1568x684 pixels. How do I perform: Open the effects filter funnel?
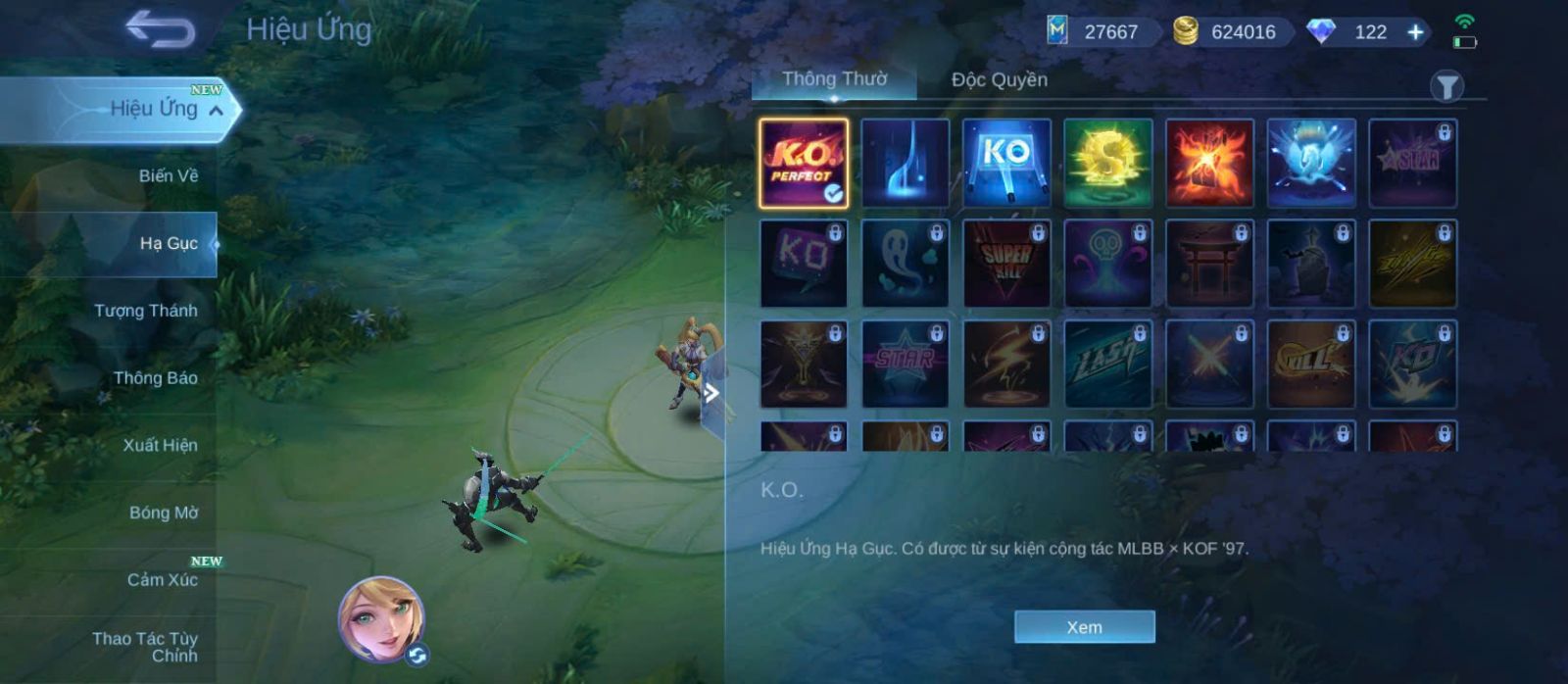pos(1445,87)
